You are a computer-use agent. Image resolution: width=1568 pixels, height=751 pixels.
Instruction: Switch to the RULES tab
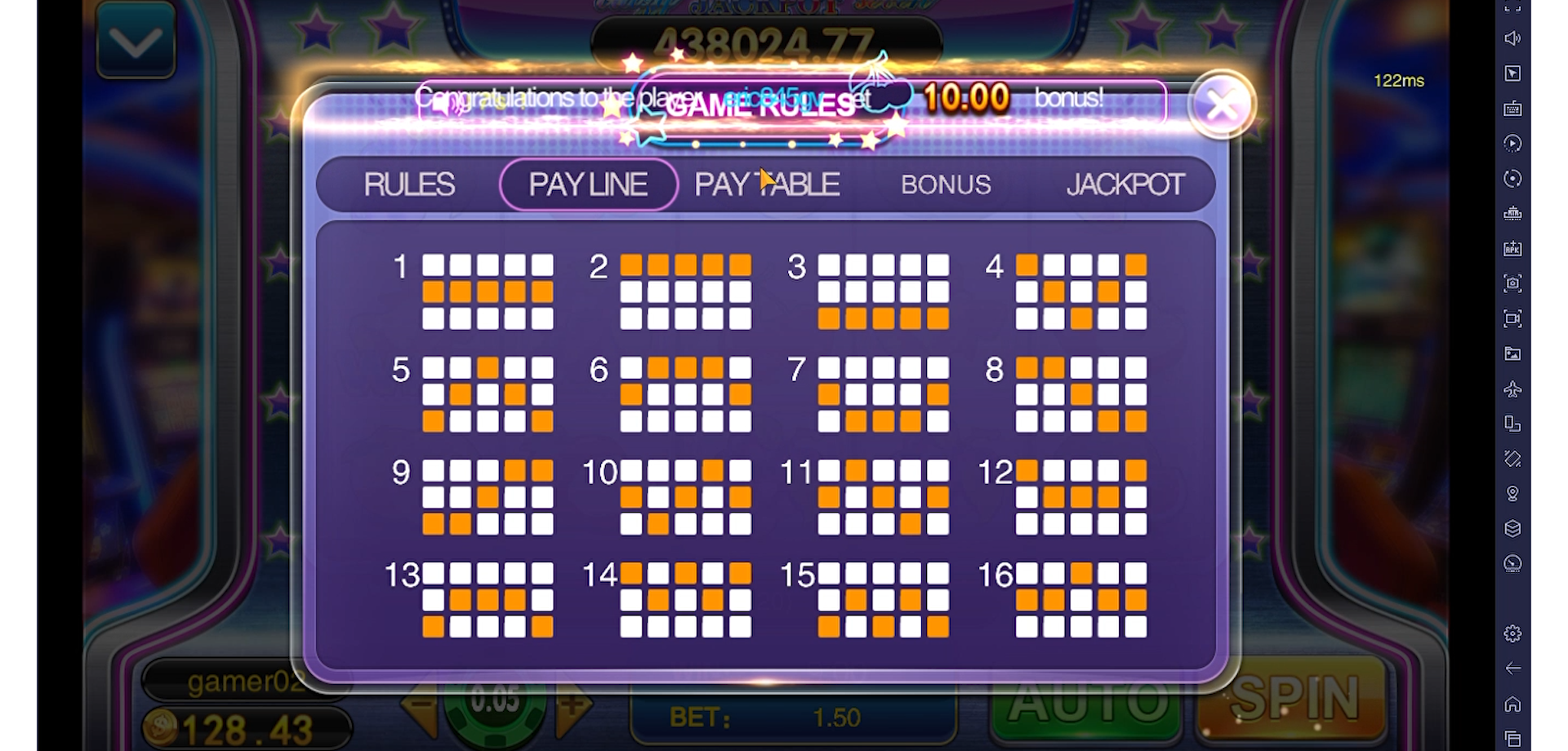(410, 184)
